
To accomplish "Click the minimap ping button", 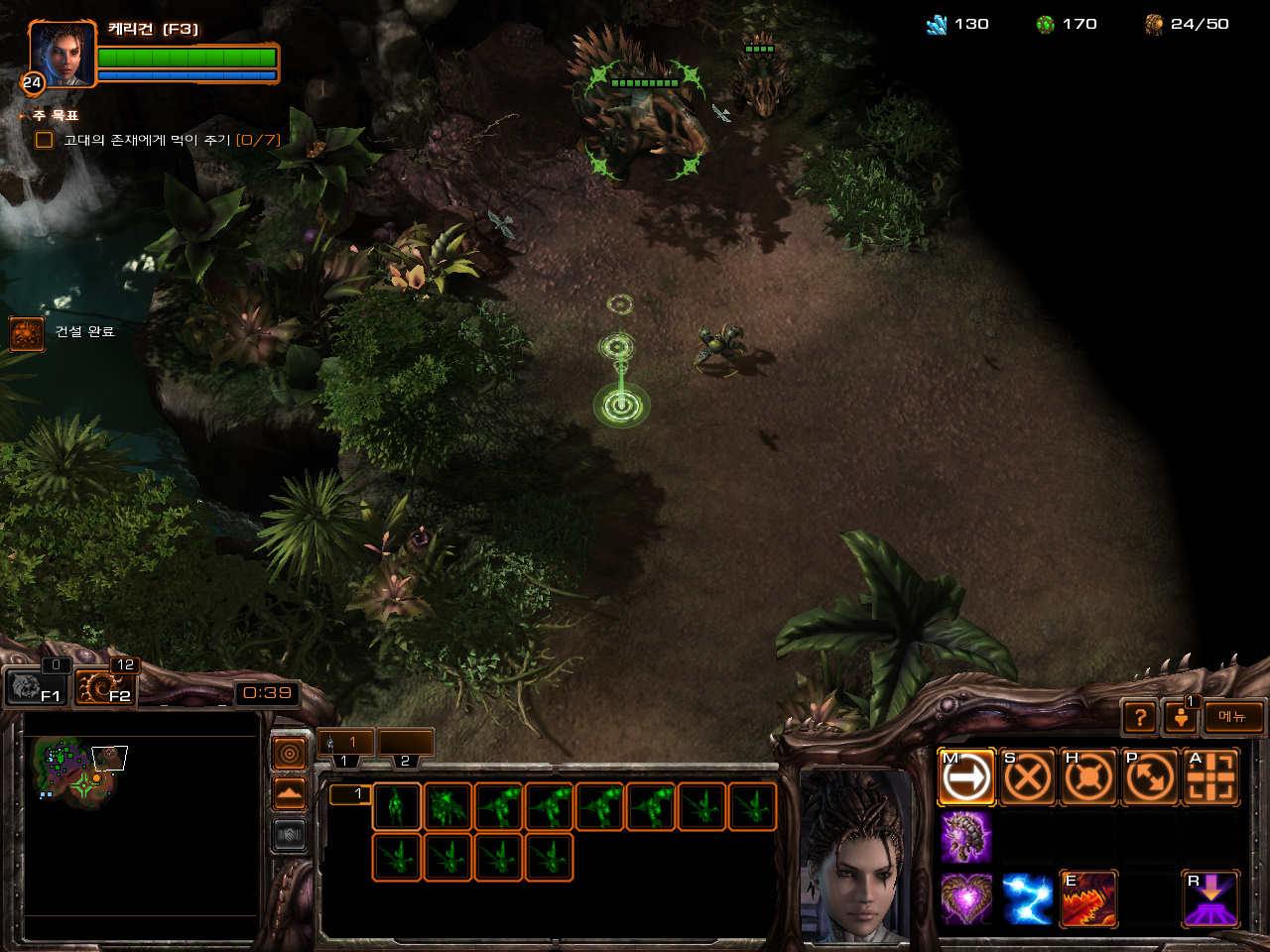I will 289,754.
